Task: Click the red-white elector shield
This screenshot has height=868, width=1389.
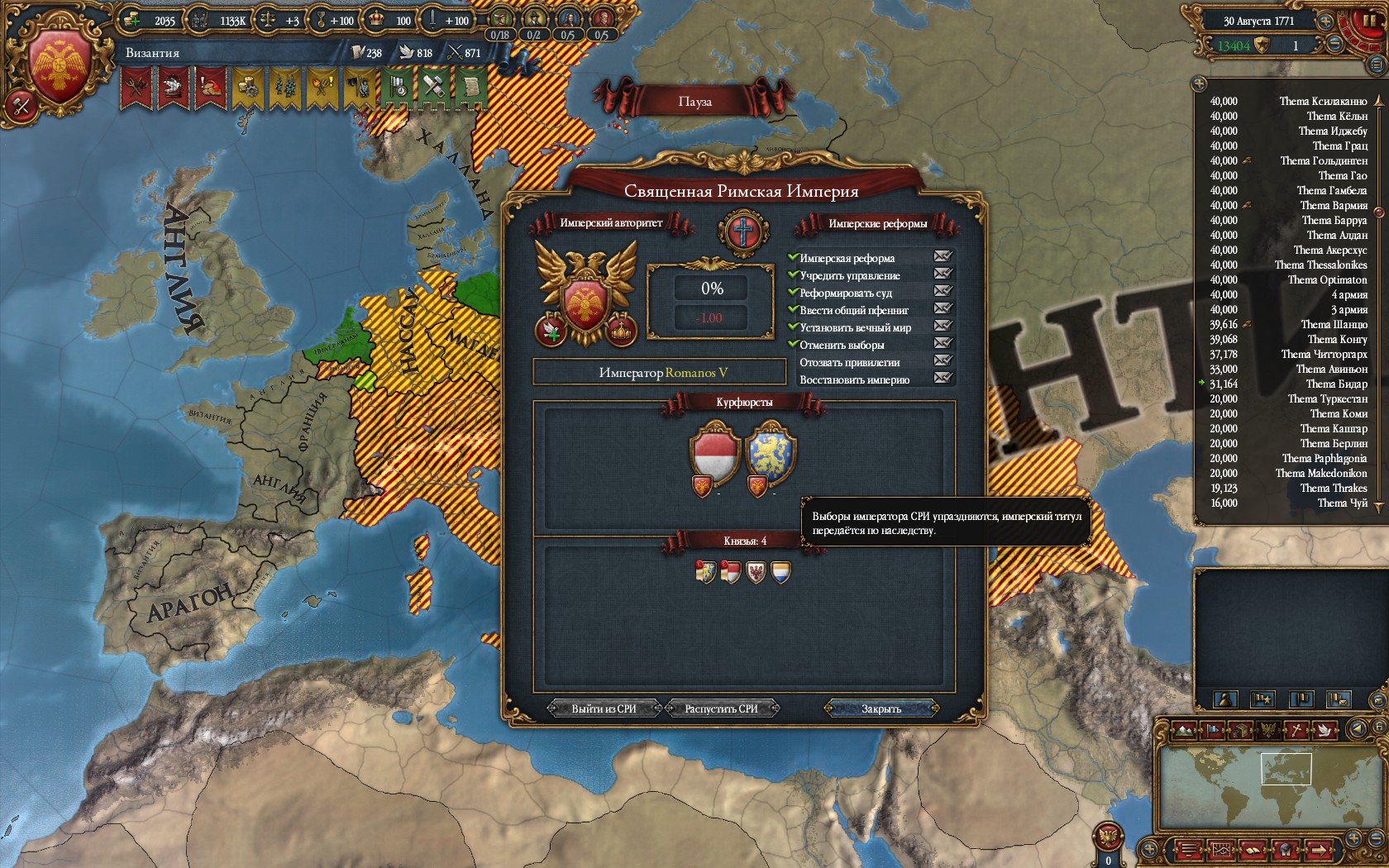Action: pos(714,453)
